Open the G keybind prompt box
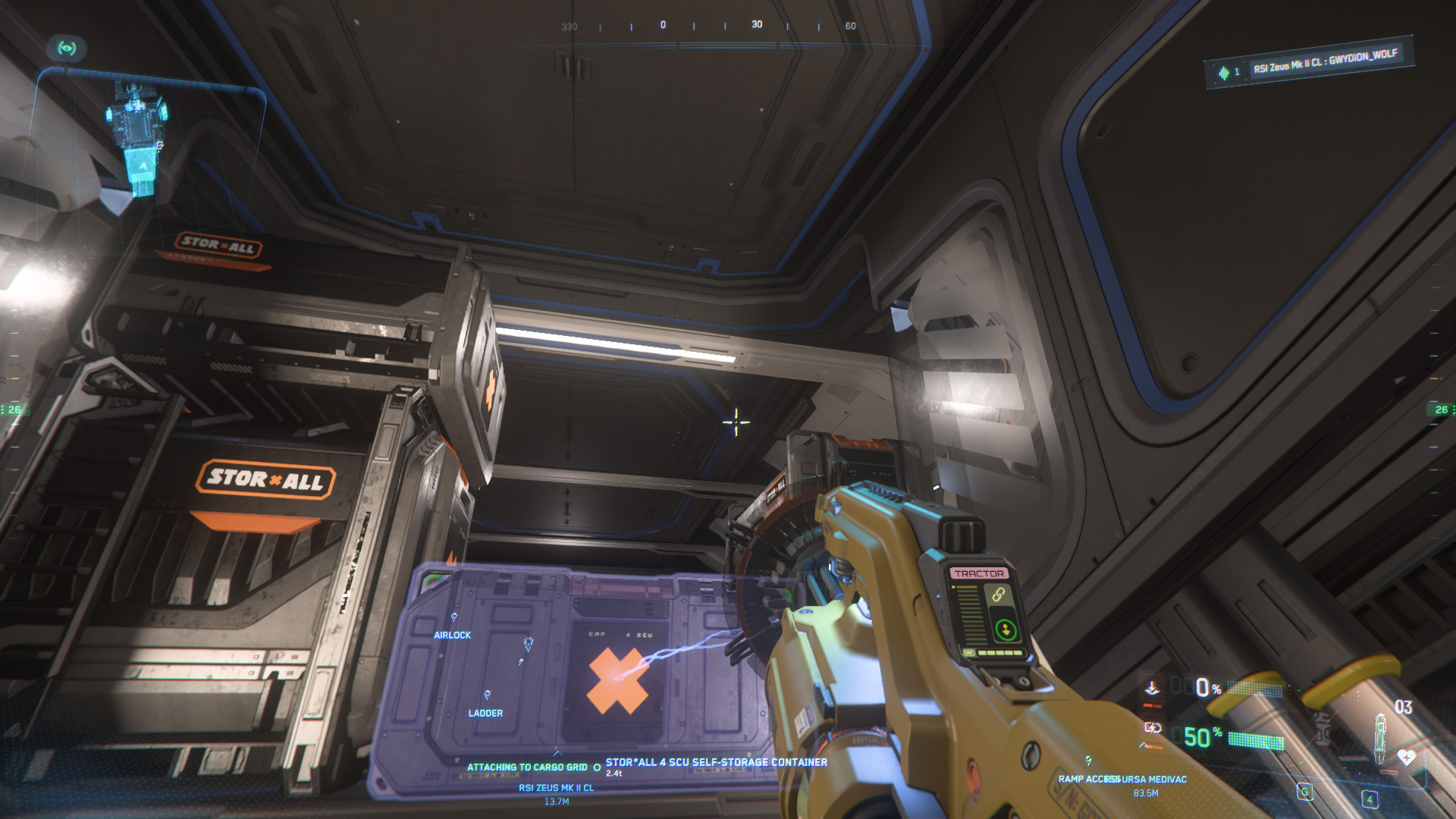1456x819 pixels. [1304, 792]
